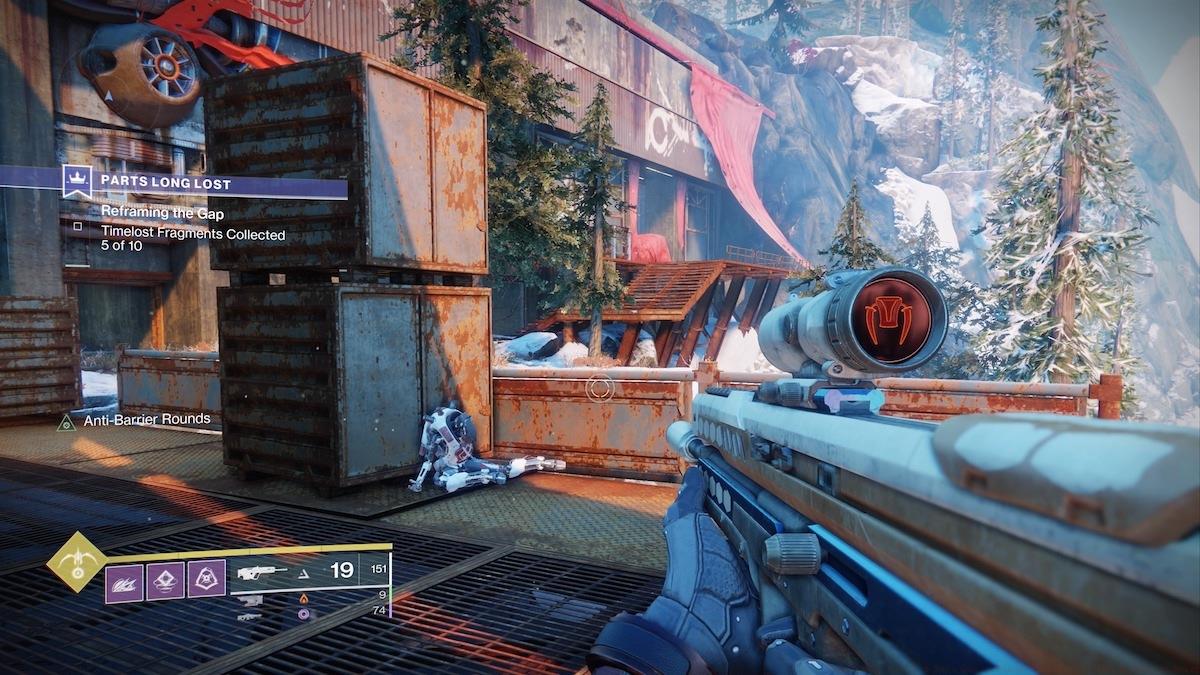
Task: Activate the purple hooded figure ability icon
Action: point(206,579)
